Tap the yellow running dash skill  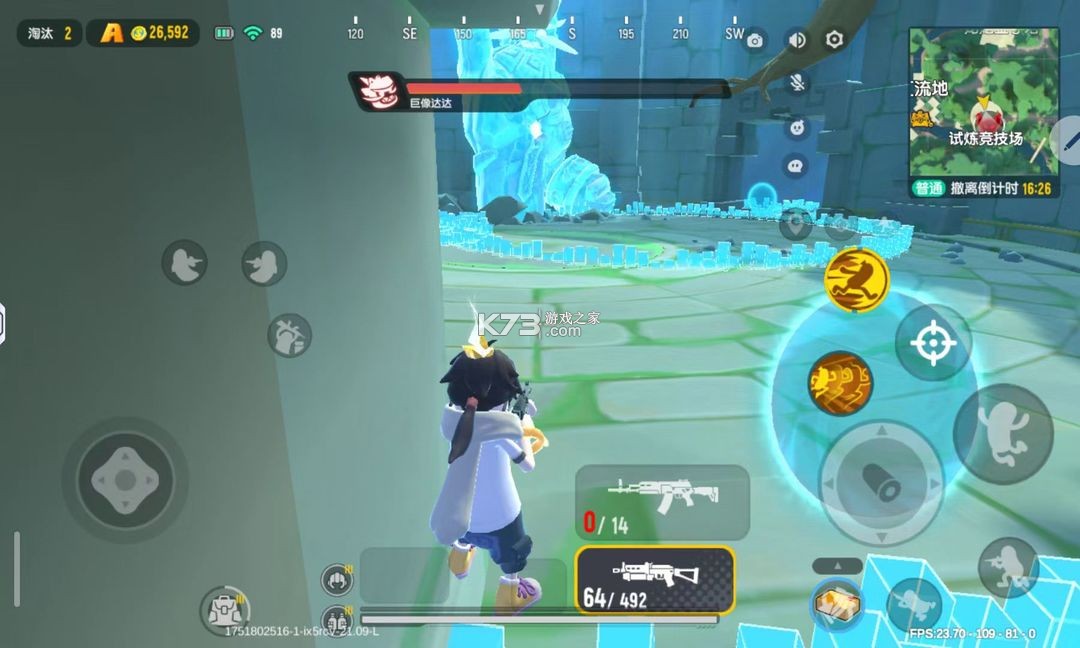[857, 279]
